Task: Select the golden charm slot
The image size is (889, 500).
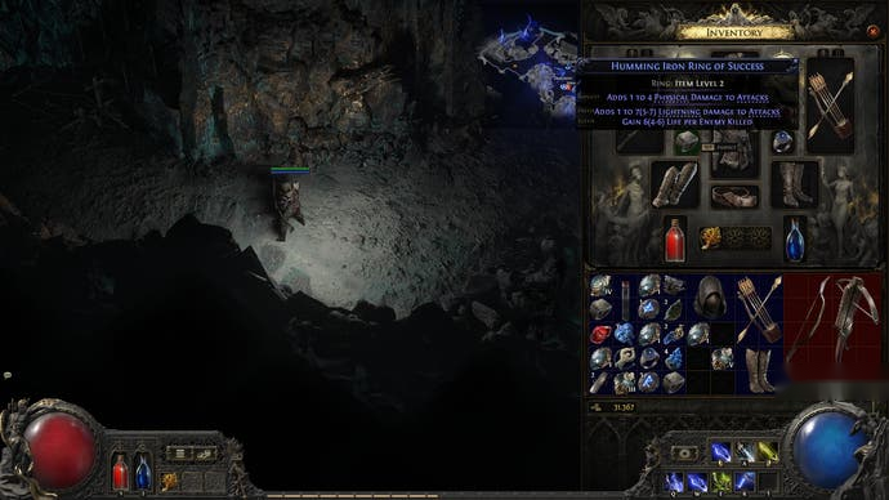Action: (x=710, y=237)
